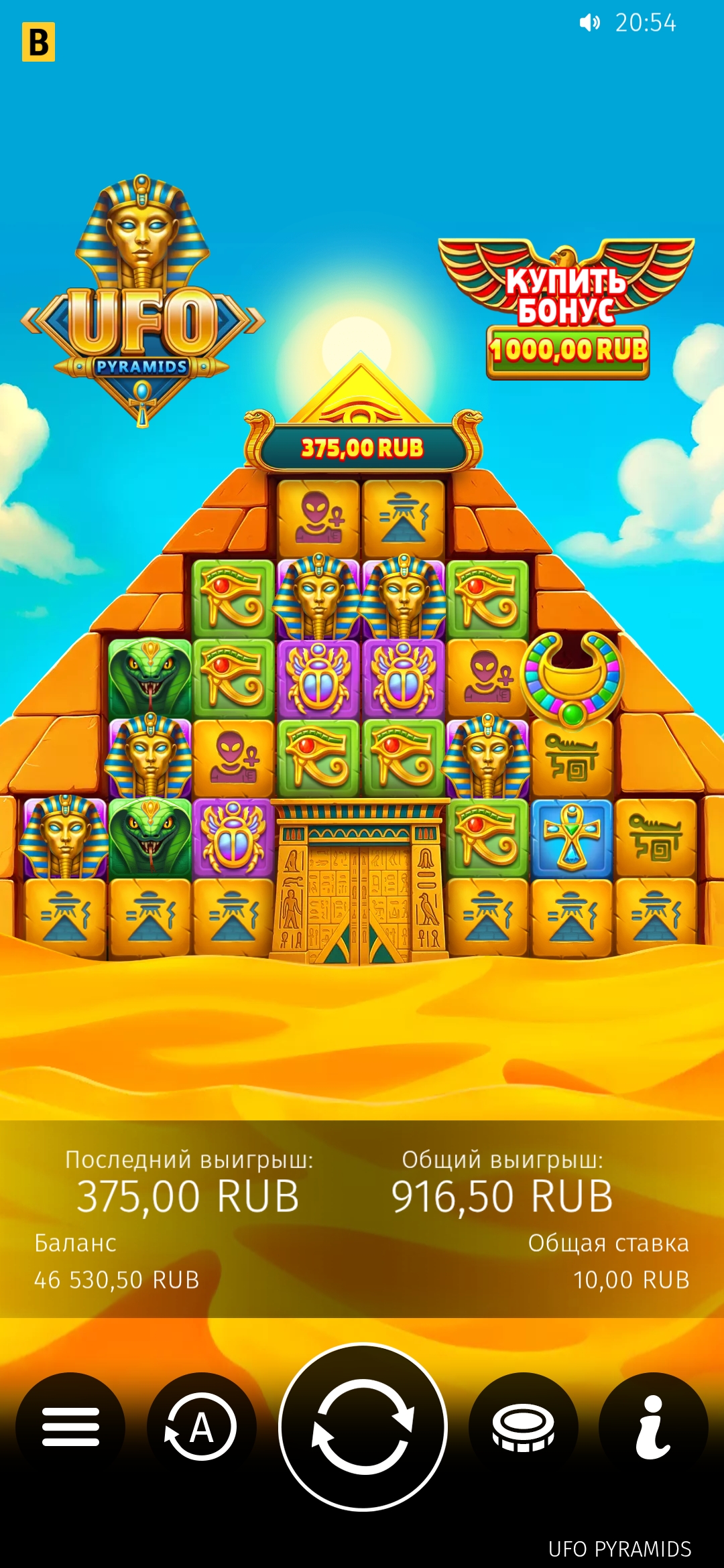Open the hamburger menu

(x=70, y=1427)
